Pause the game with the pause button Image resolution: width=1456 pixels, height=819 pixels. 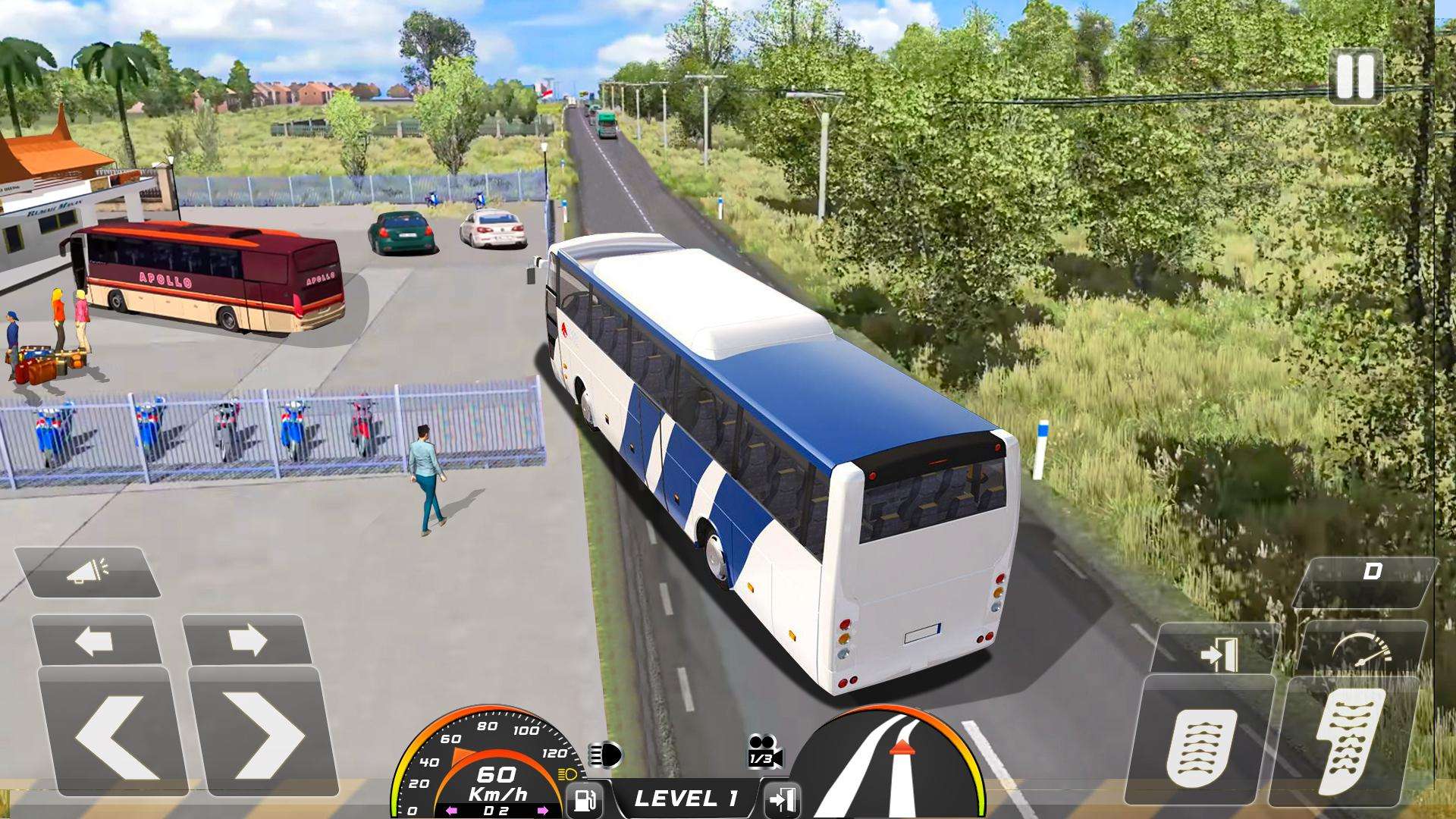(x=1355, y=77)
